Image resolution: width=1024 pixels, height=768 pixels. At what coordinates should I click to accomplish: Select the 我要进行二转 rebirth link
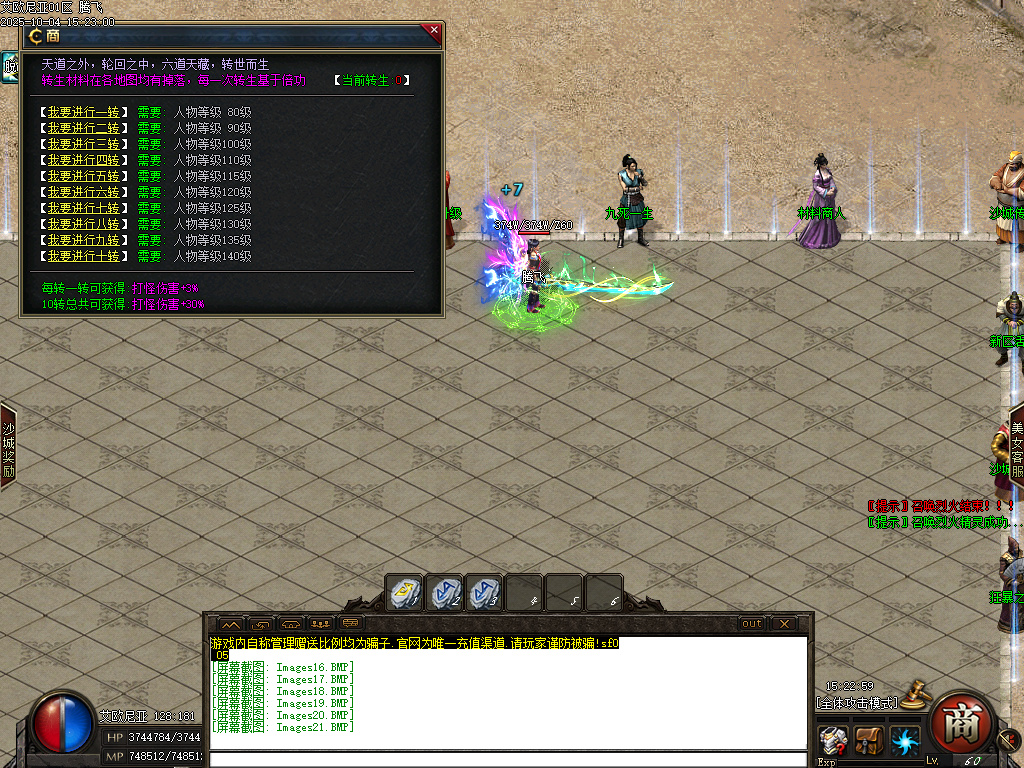83,128
